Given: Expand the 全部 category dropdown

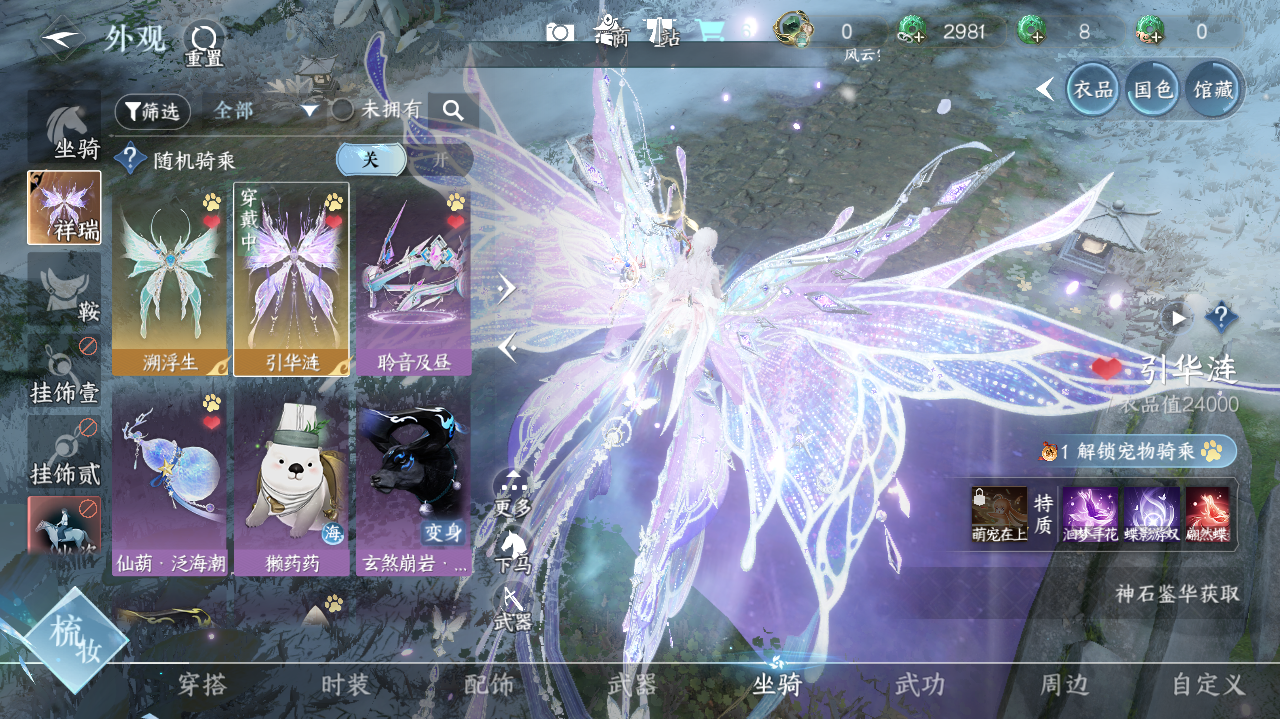Looking at the screenshot, I should 266,111.
